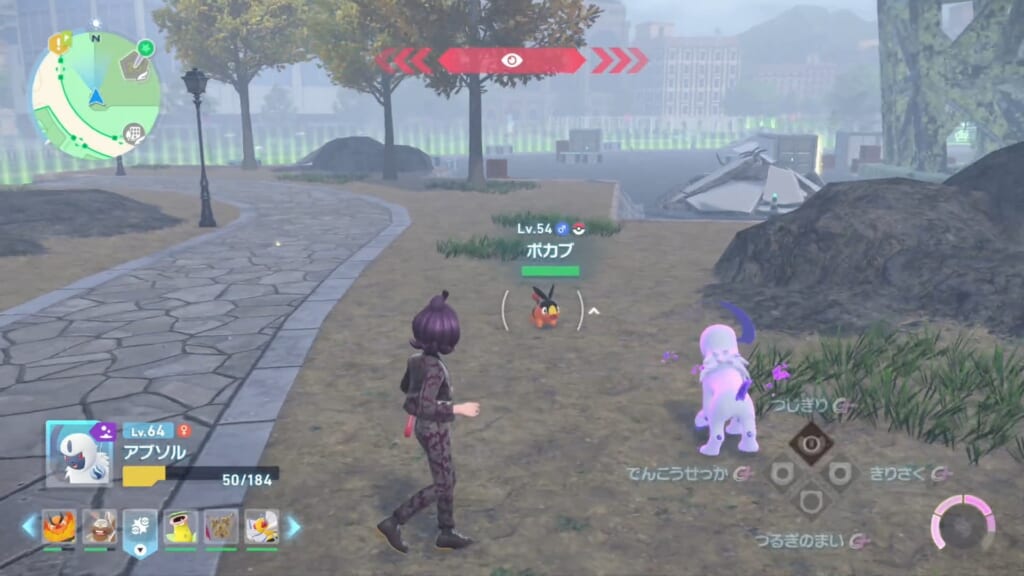The image size is (1024, 576).
Task: Select the orange fire Pokémon party slot
Action: (x=59, y=527)
